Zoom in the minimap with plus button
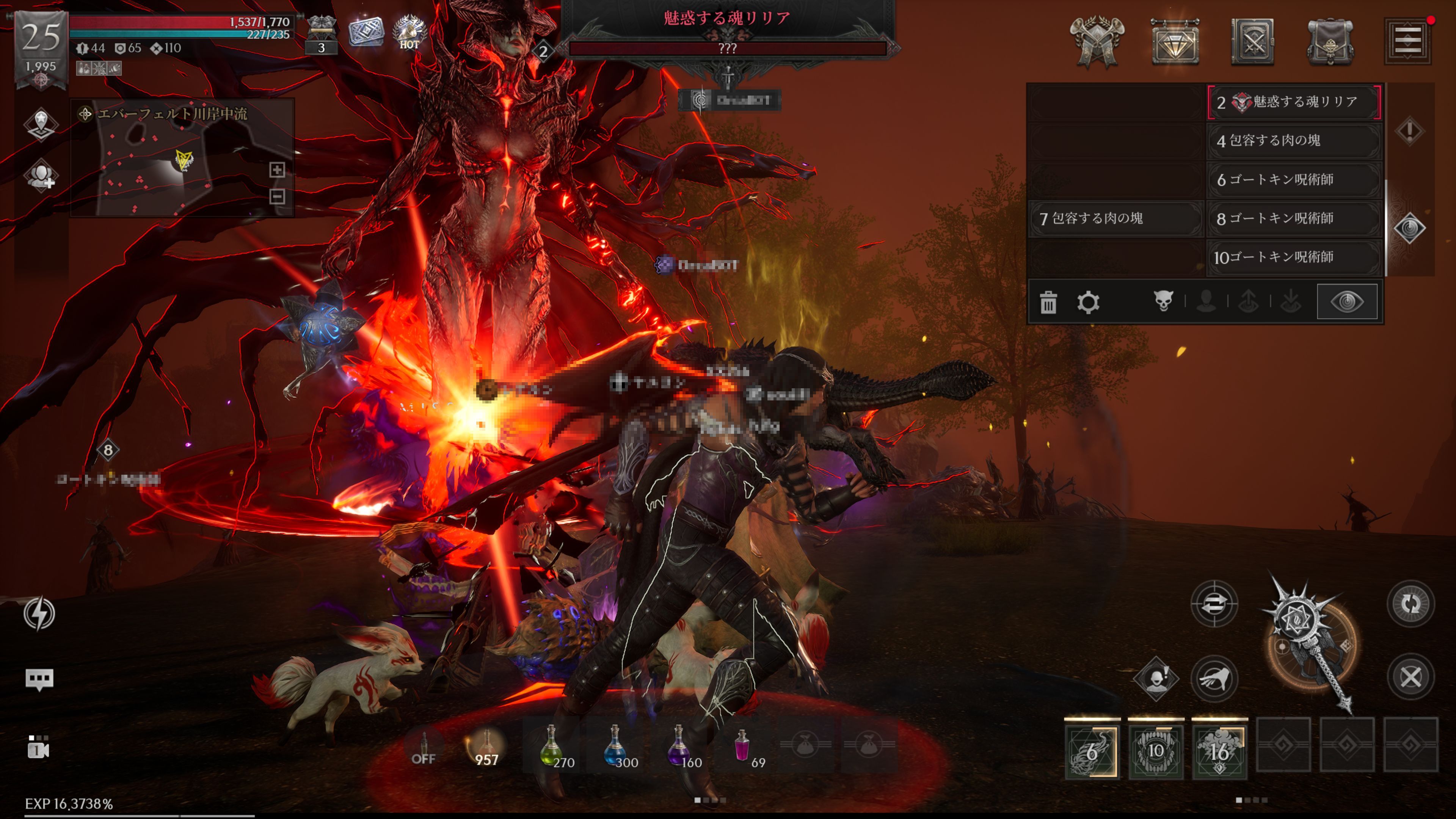Viewport: 1456px width, 819px height. [x=277, y=169]
